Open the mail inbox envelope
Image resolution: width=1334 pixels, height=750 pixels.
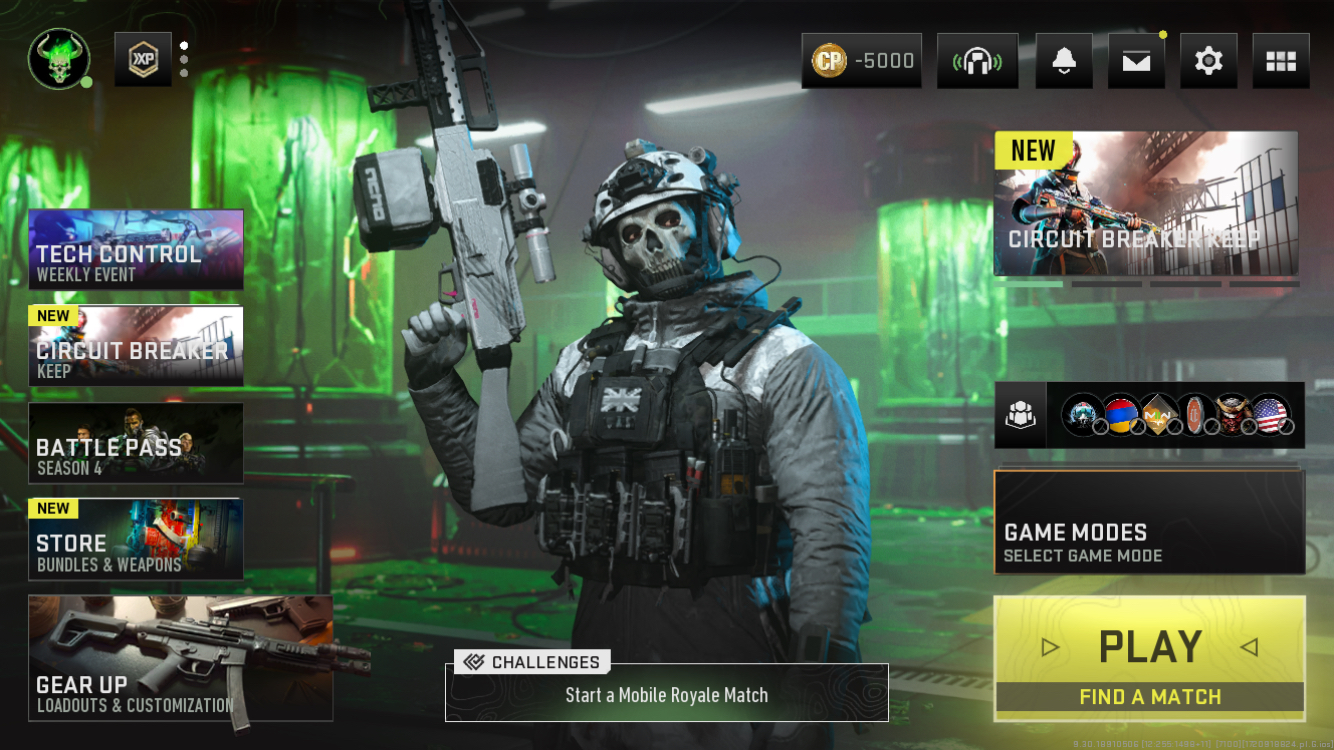click(1136, 61)
